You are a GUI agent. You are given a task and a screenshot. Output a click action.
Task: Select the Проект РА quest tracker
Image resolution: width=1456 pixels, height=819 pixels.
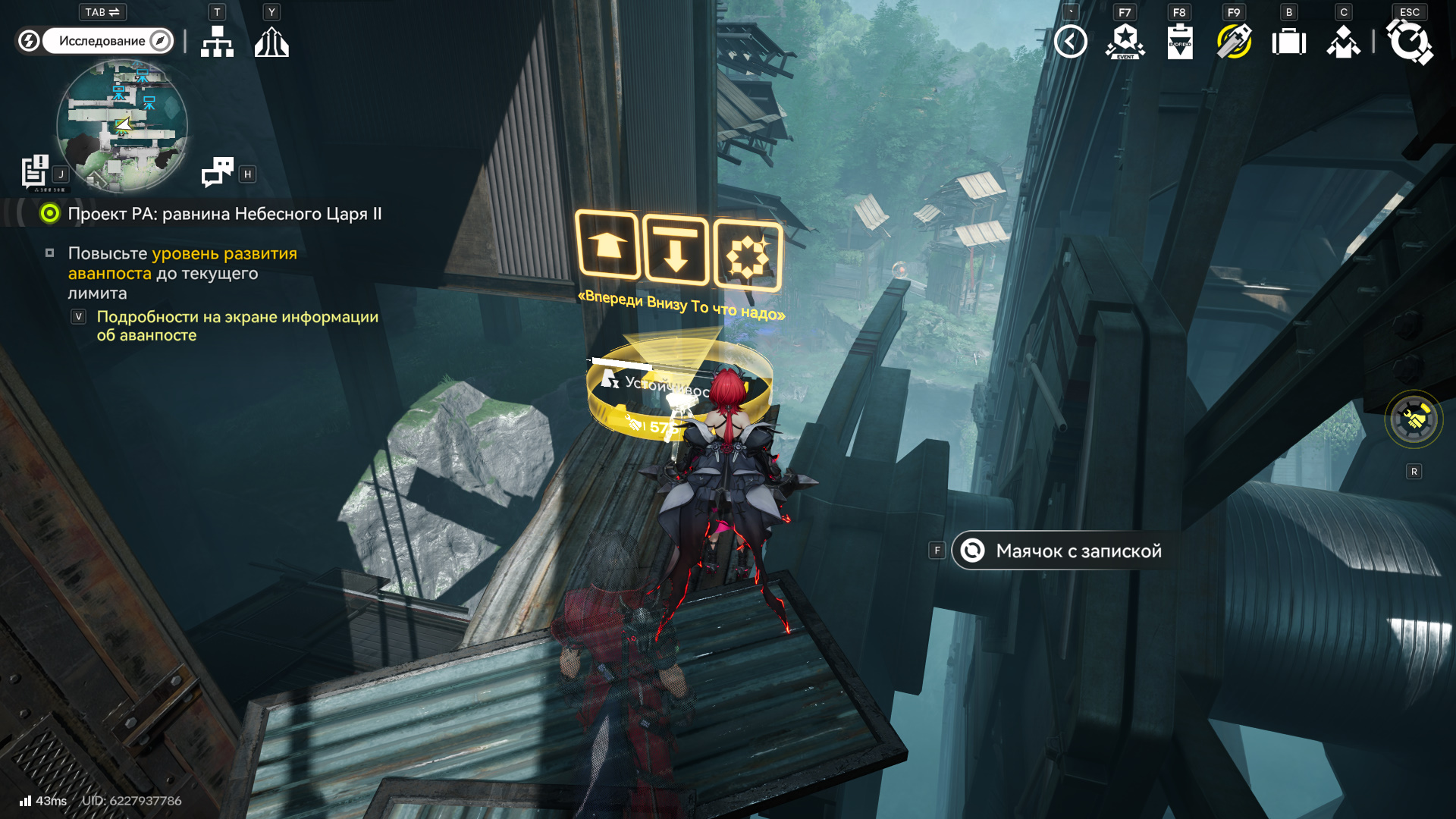tap(224, 214)
